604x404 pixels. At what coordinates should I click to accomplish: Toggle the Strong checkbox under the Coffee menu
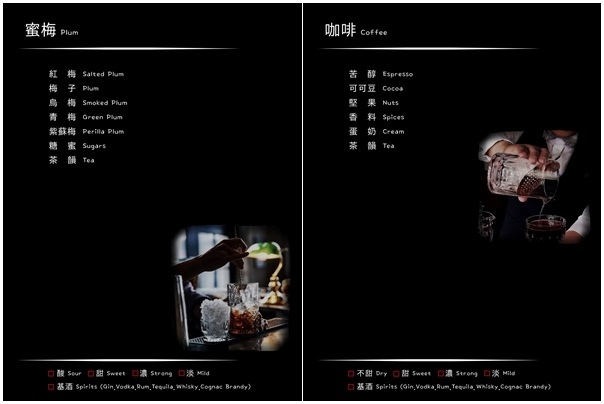pyautogui.click(x=440, y=373)
